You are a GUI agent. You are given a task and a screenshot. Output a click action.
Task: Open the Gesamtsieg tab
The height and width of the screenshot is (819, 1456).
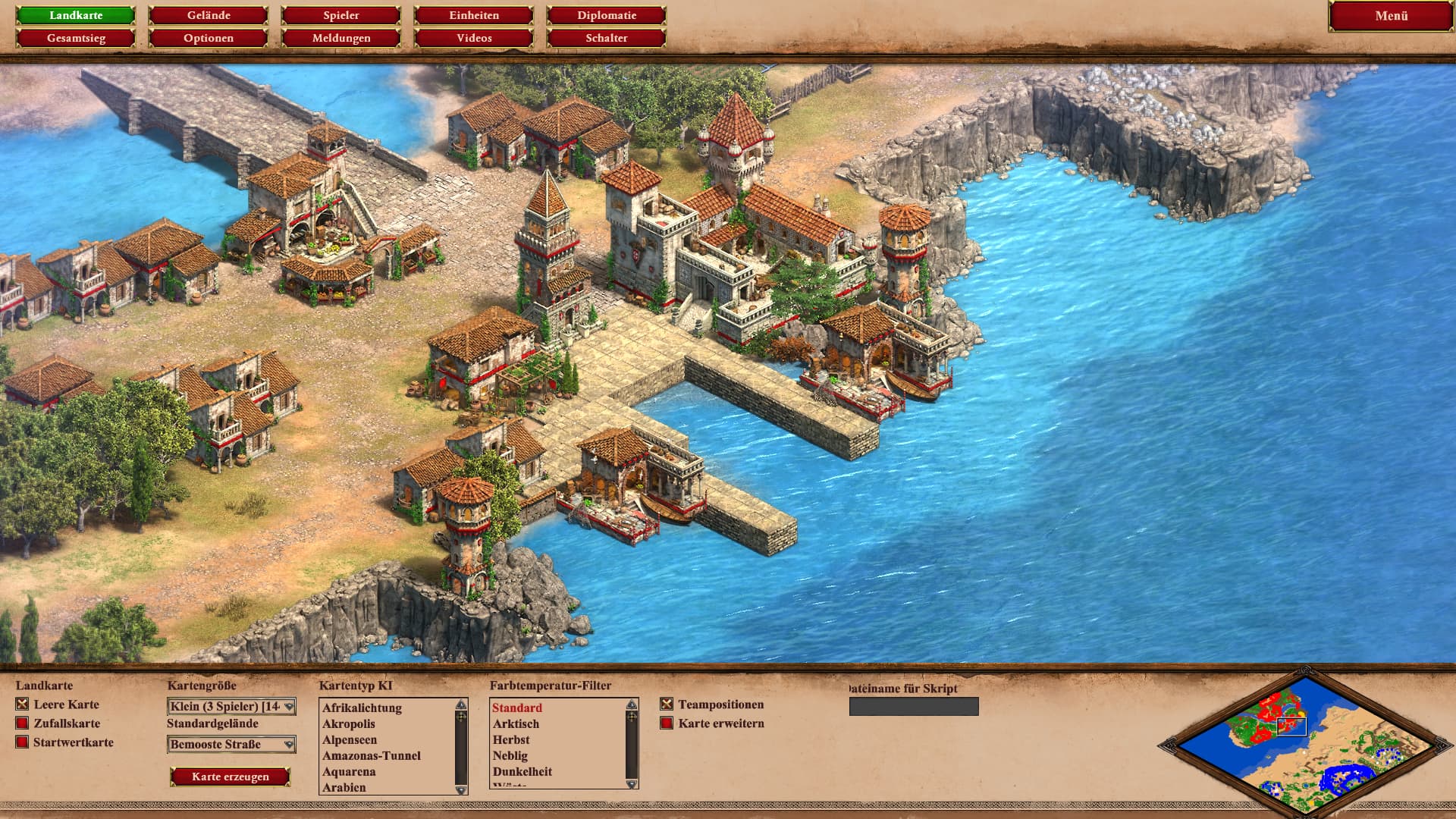pos(76,38)
